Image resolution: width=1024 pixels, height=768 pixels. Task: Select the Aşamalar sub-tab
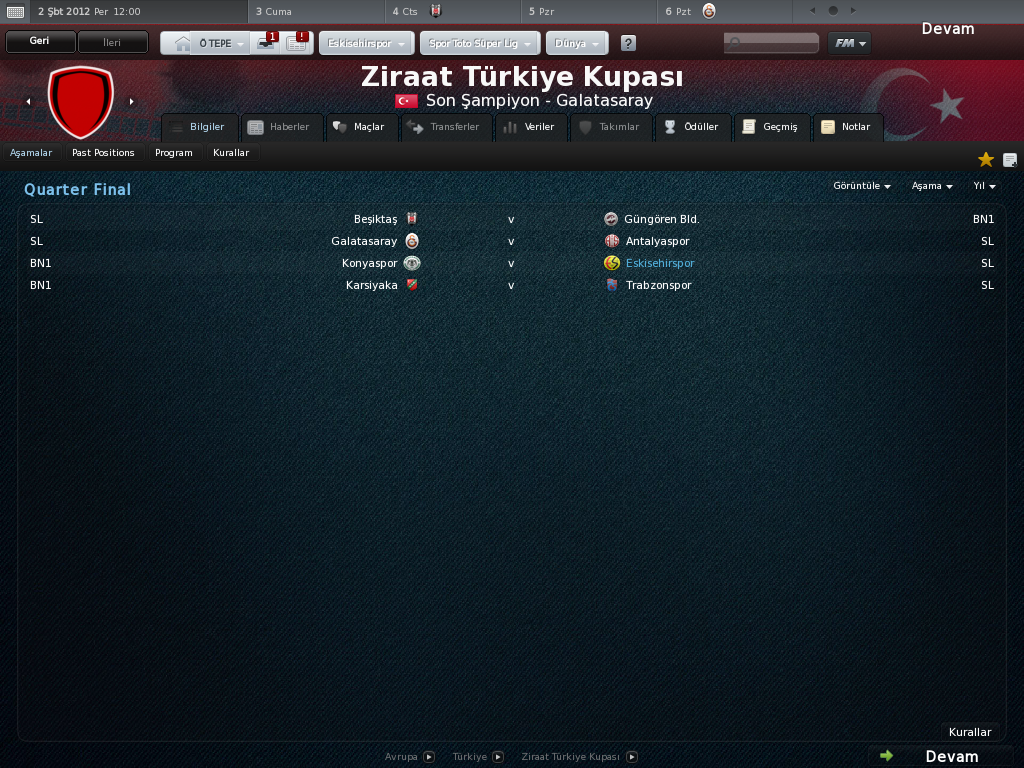(x=31, y=153)
